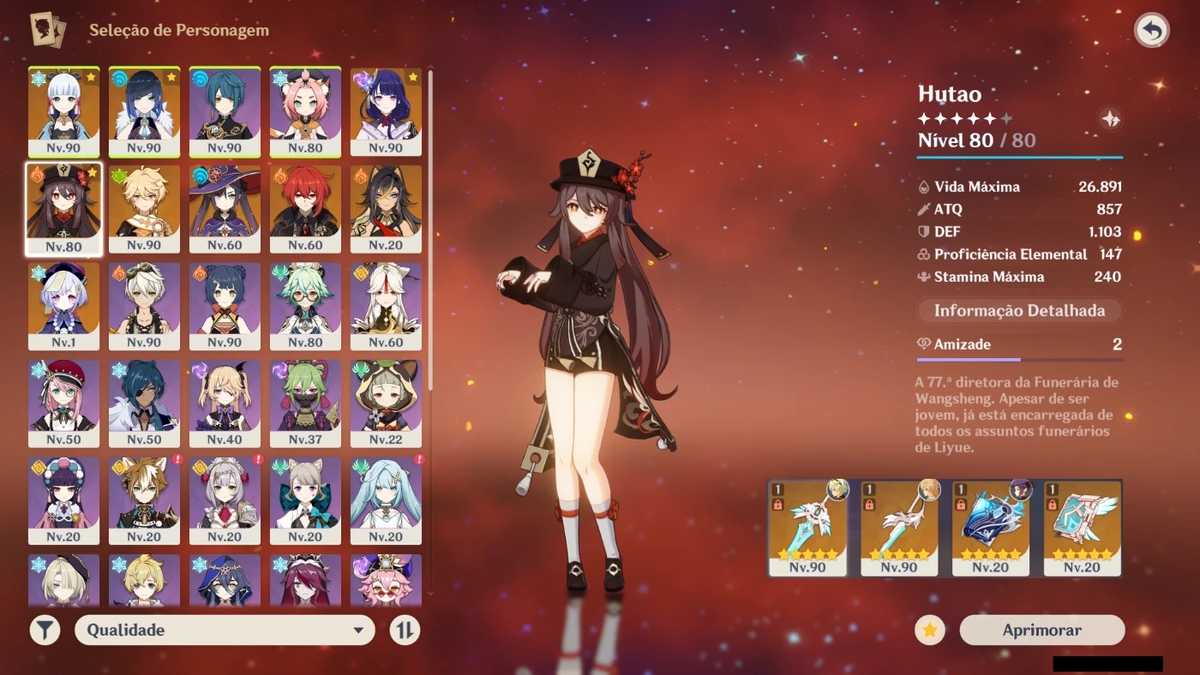The width and height of the screenshot is (1200, 675).
Task: Click the Aprimorar button
Action: 1042,630
